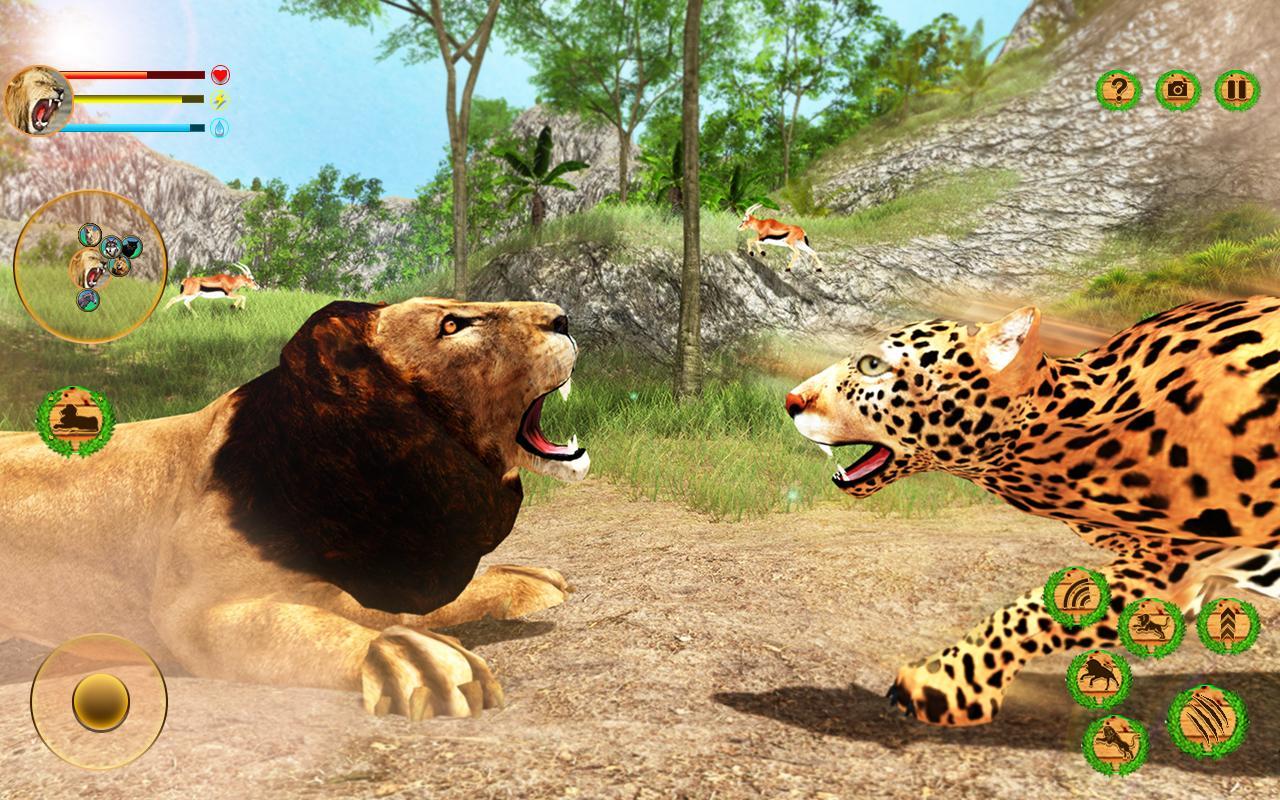Select the wolf marker on the minimap
Viewport: 1280px width, 800px height.
point(111,248)
